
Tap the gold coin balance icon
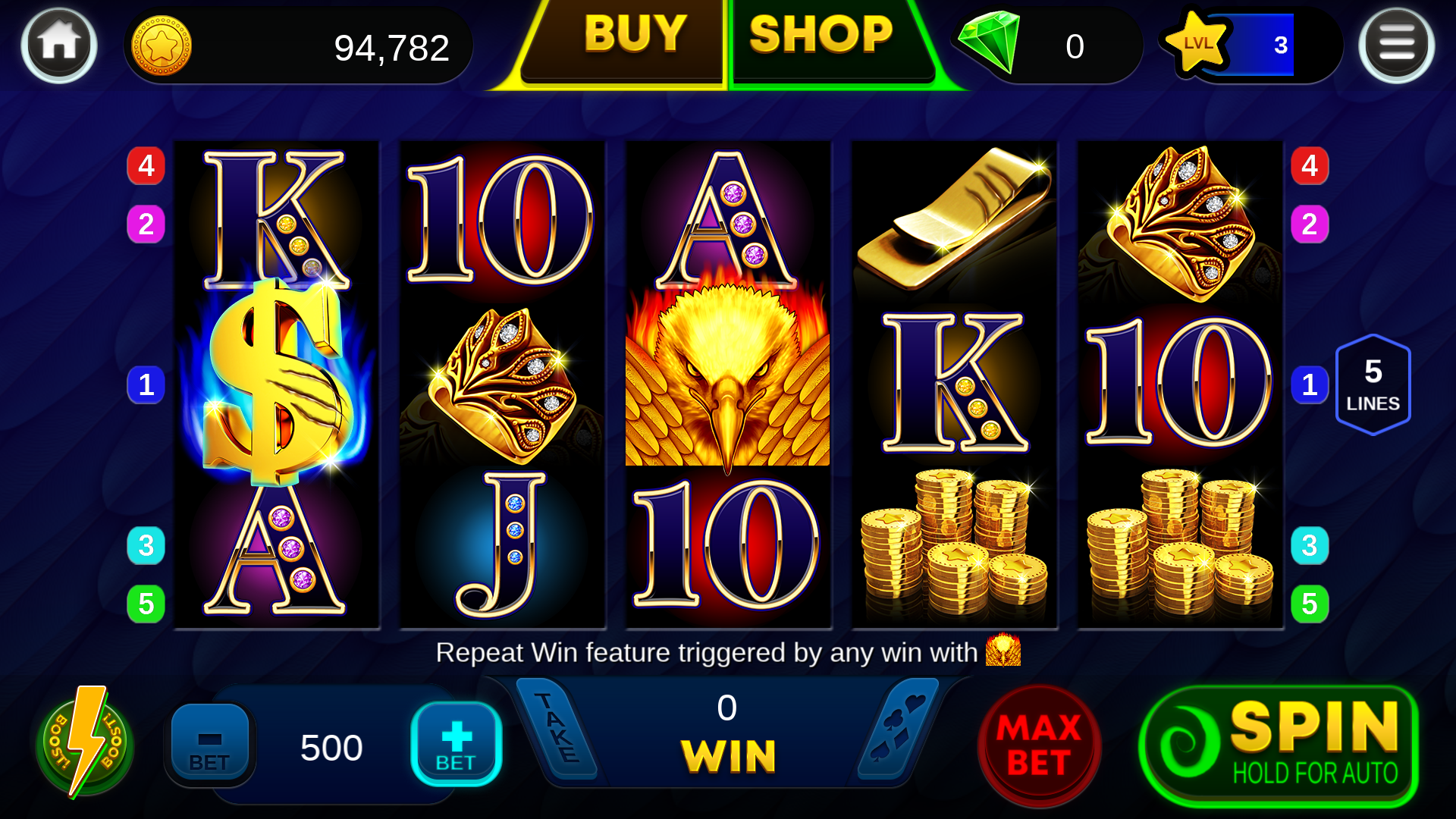(162, 45)
